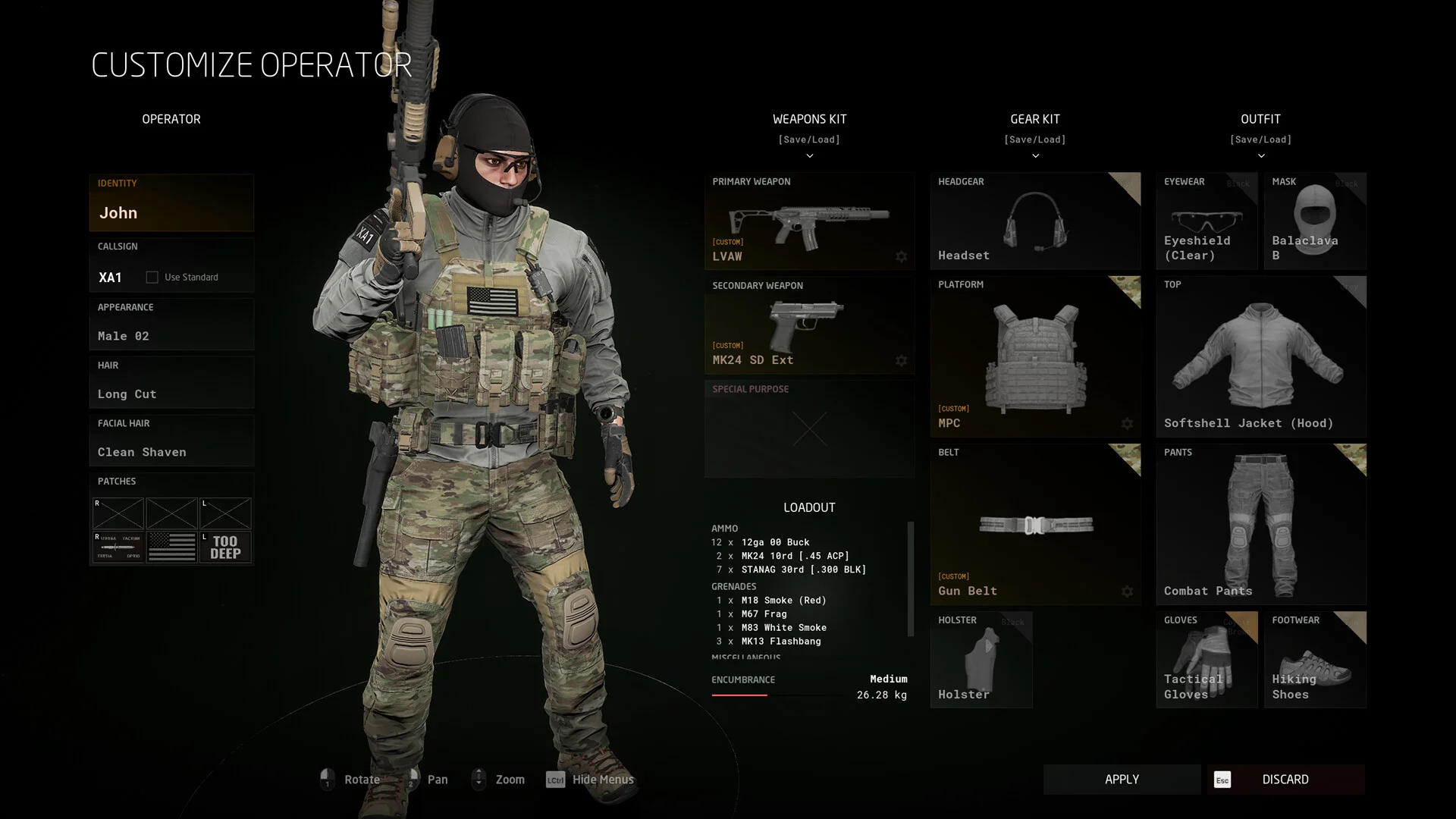This screenshot has width=1456, height=819.
Task: Choose the Headset headgear slot
Action: tap(1035, 221)
